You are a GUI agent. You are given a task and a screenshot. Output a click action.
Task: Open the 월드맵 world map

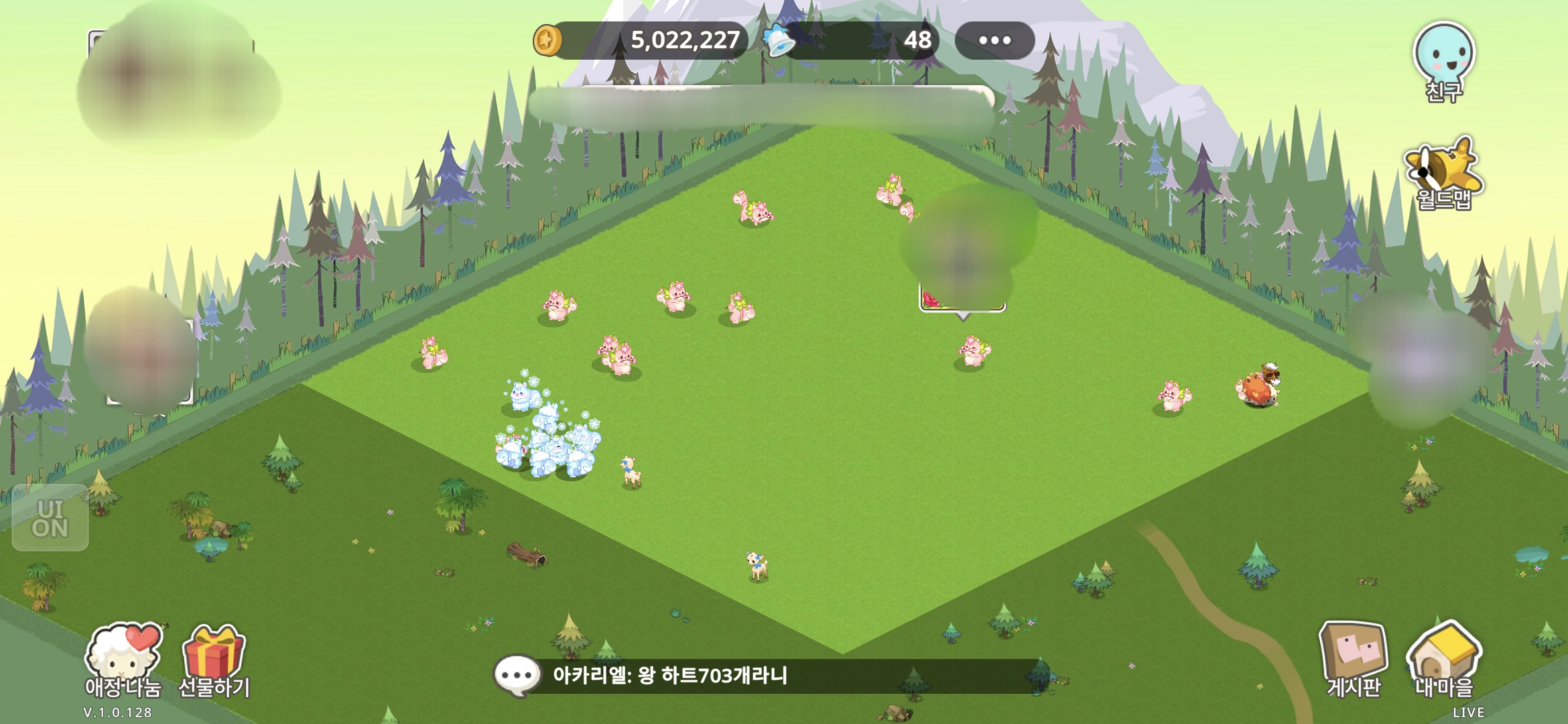pos(1443,173)
